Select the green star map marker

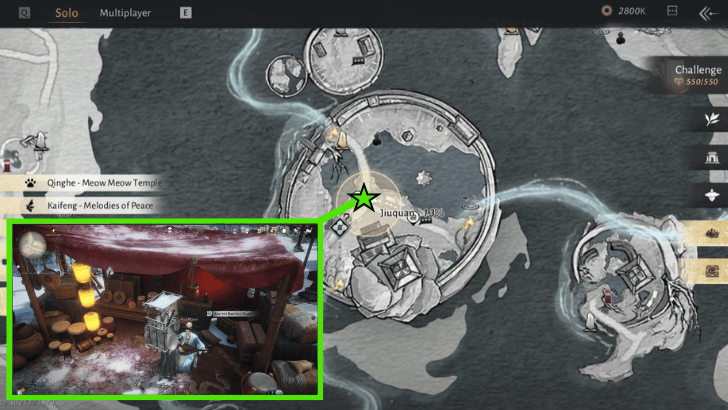[x=363, y=198]
